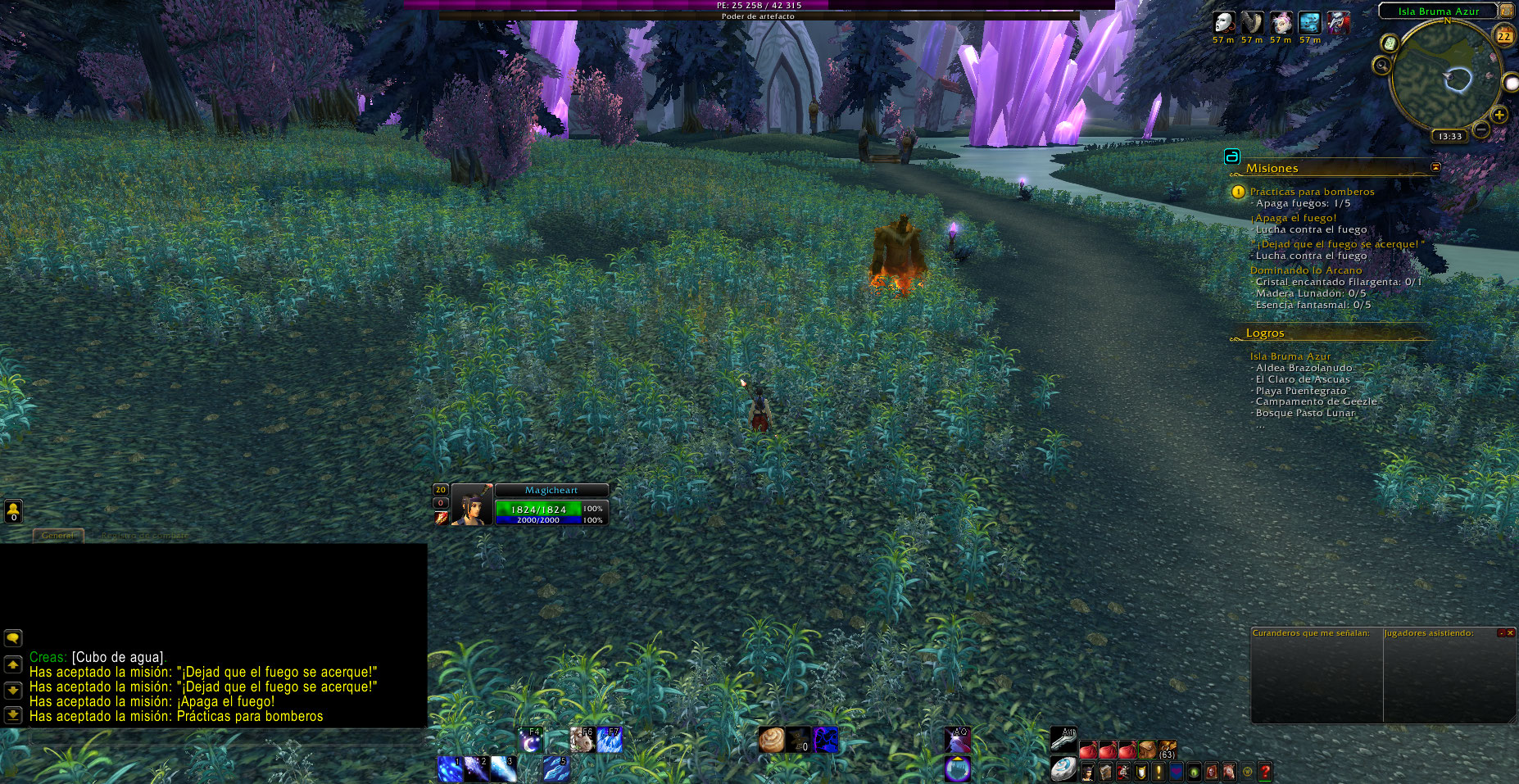Image resolution: width=1519 pixels, height=784 pixels.
Task: Zoom out on the minimap
Action: click(x=1481, y=129)
